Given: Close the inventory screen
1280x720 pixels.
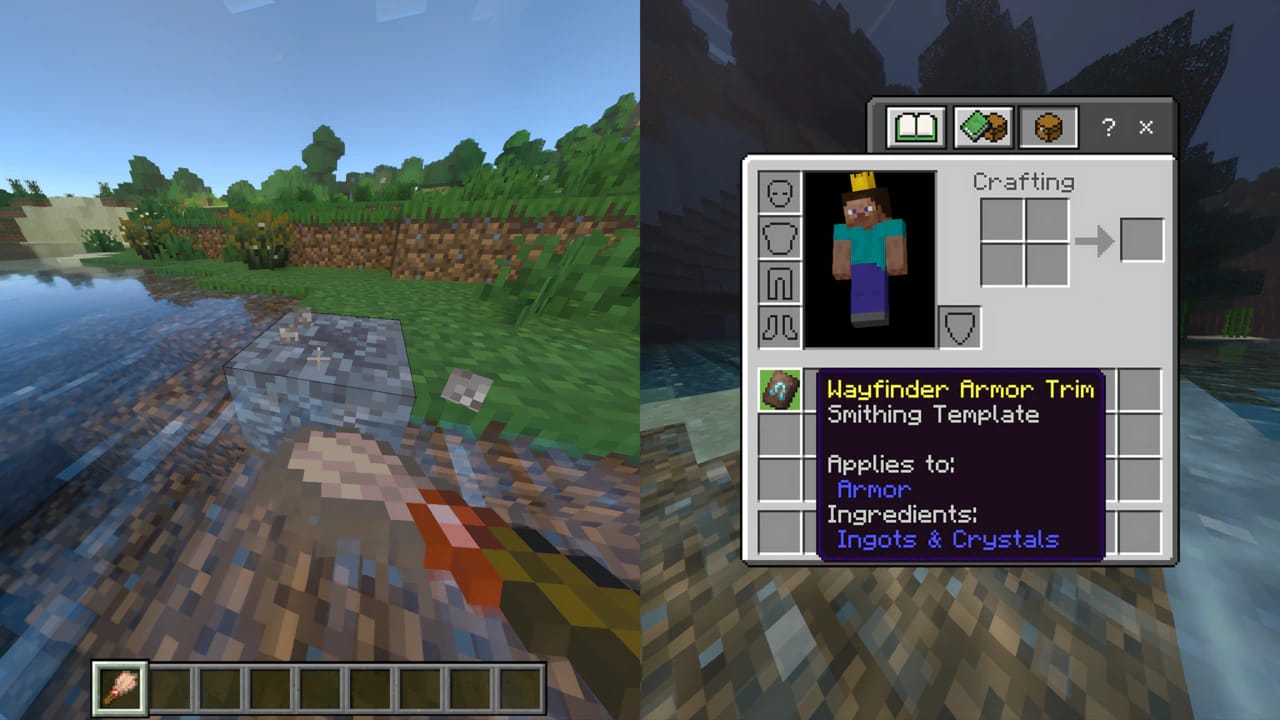Looking at the screenshot, I should point(1145,128).
